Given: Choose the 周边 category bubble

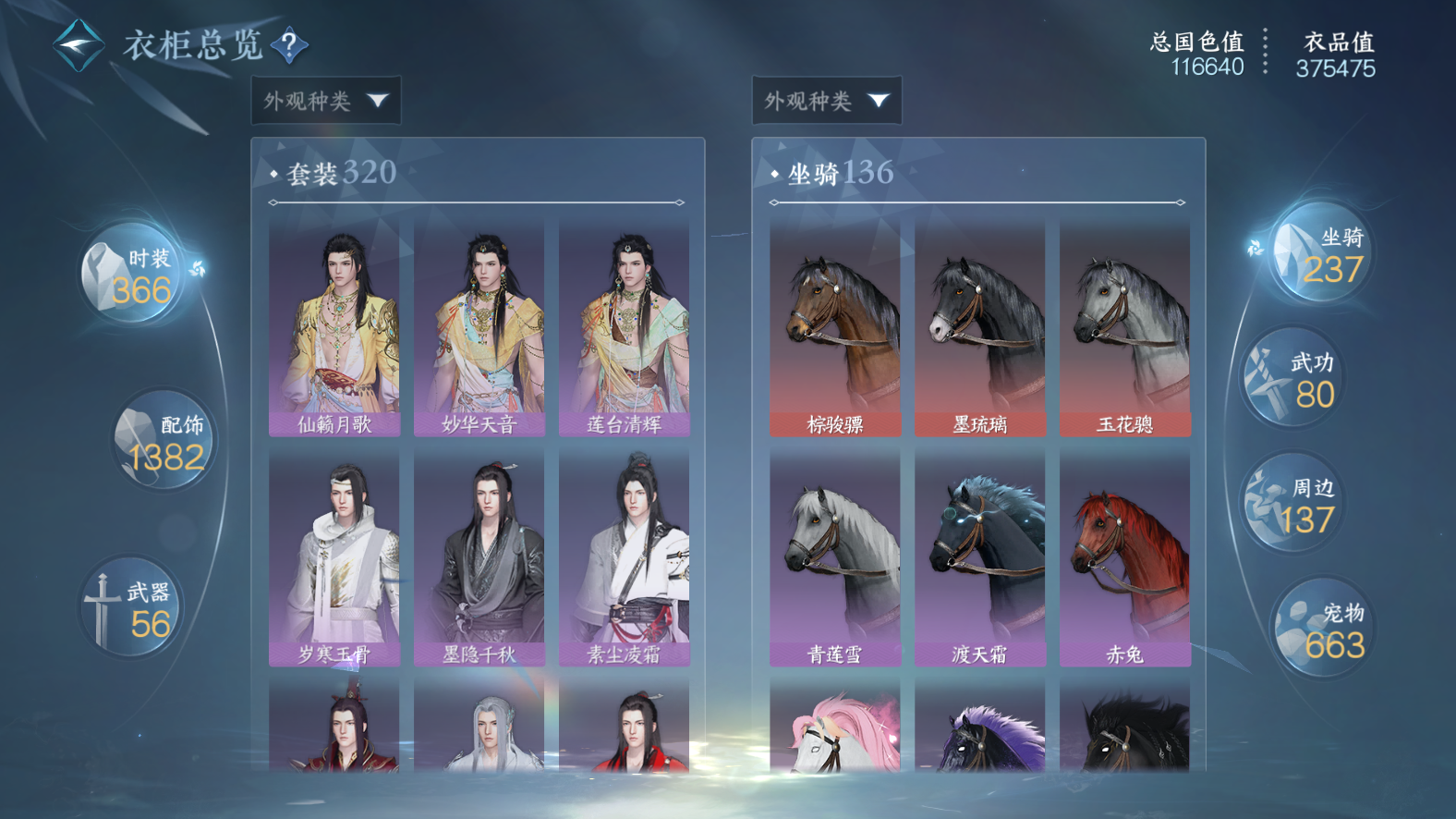Looking at the screenshot, I should 1293,504.
